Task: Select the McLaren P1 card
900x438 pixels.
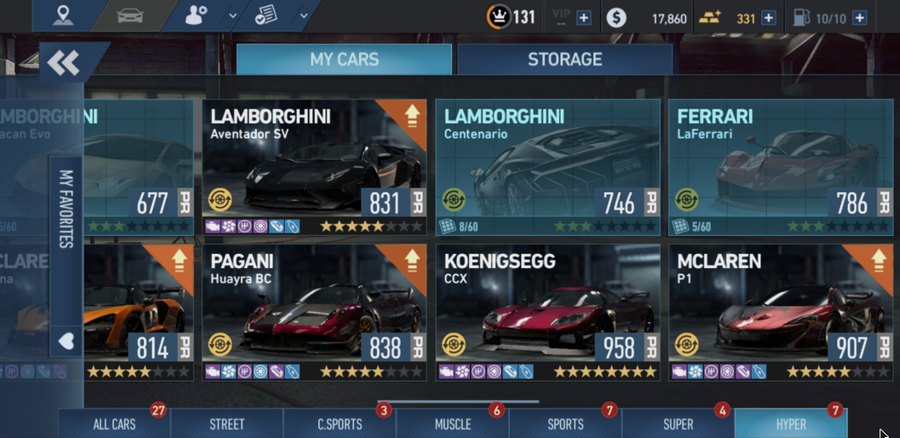Action: click(x=779, y=312)
